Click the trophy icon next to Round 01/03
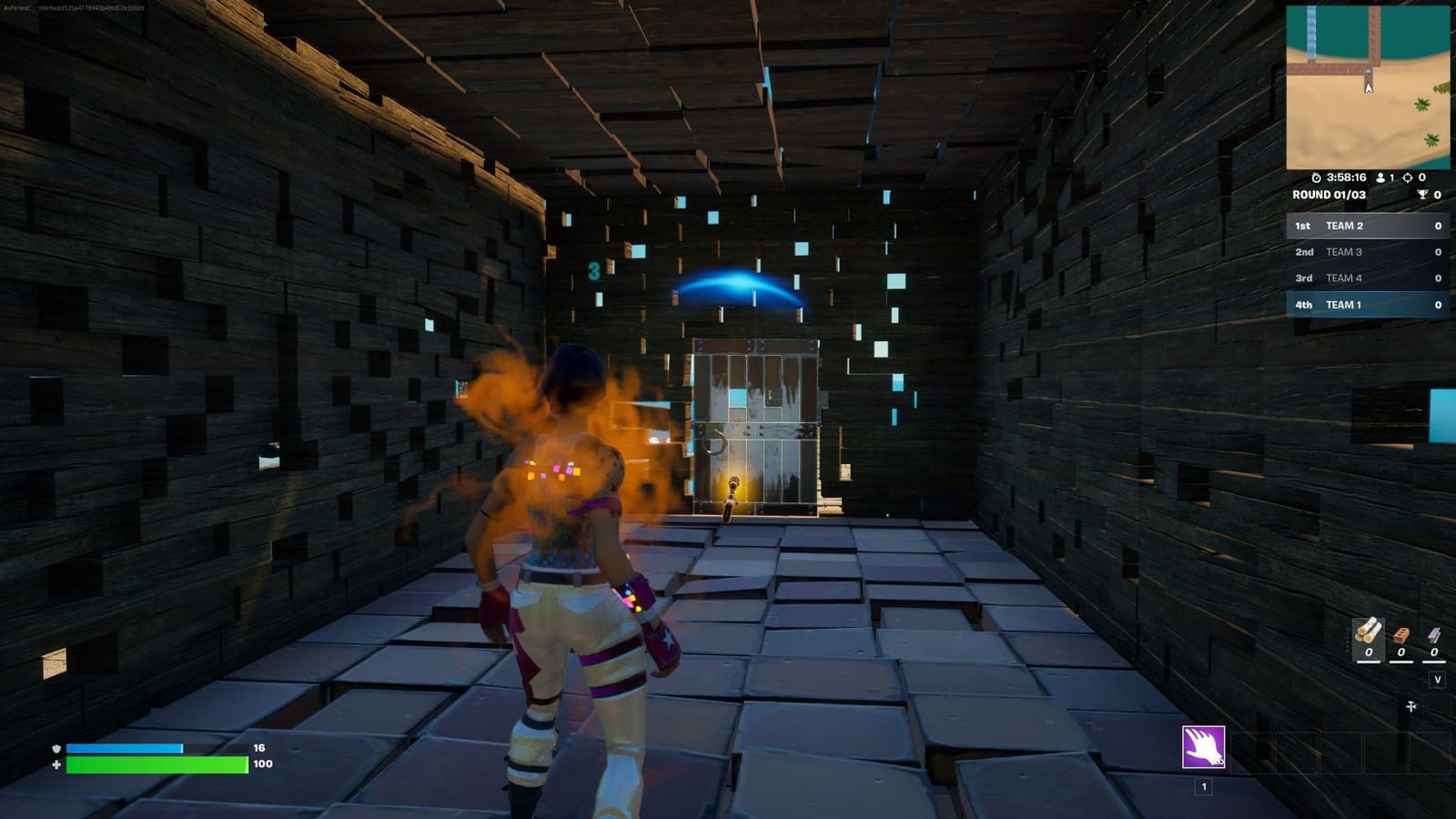The height and width of the screenshot is (819, 1456). pos(1423,194)
